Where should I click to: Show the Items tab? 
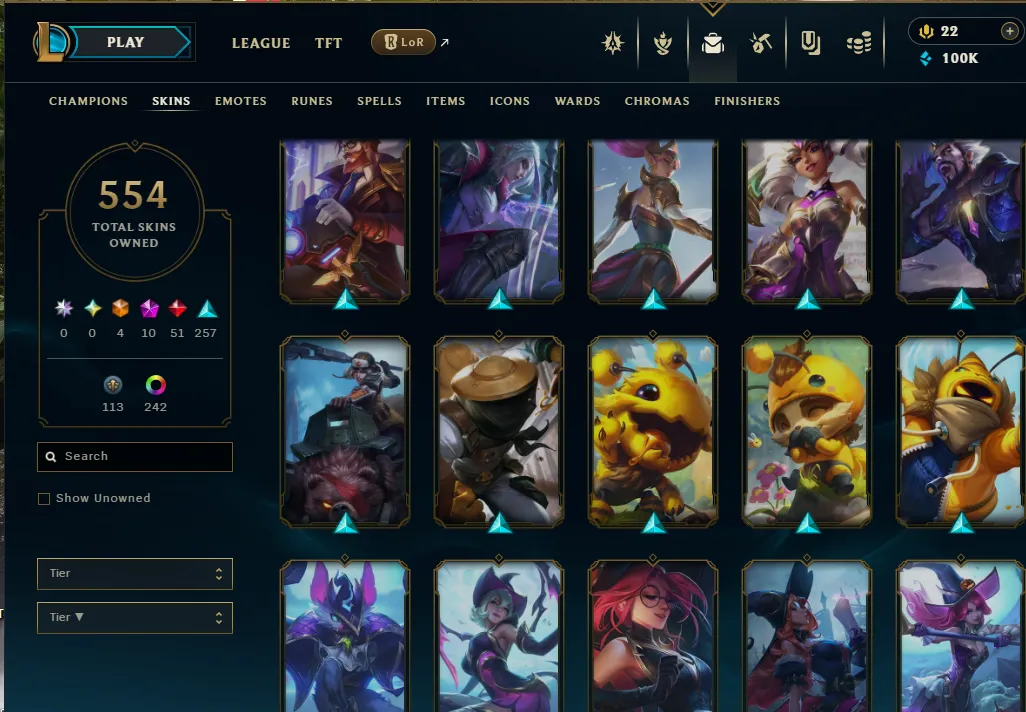tap(445, 101)
